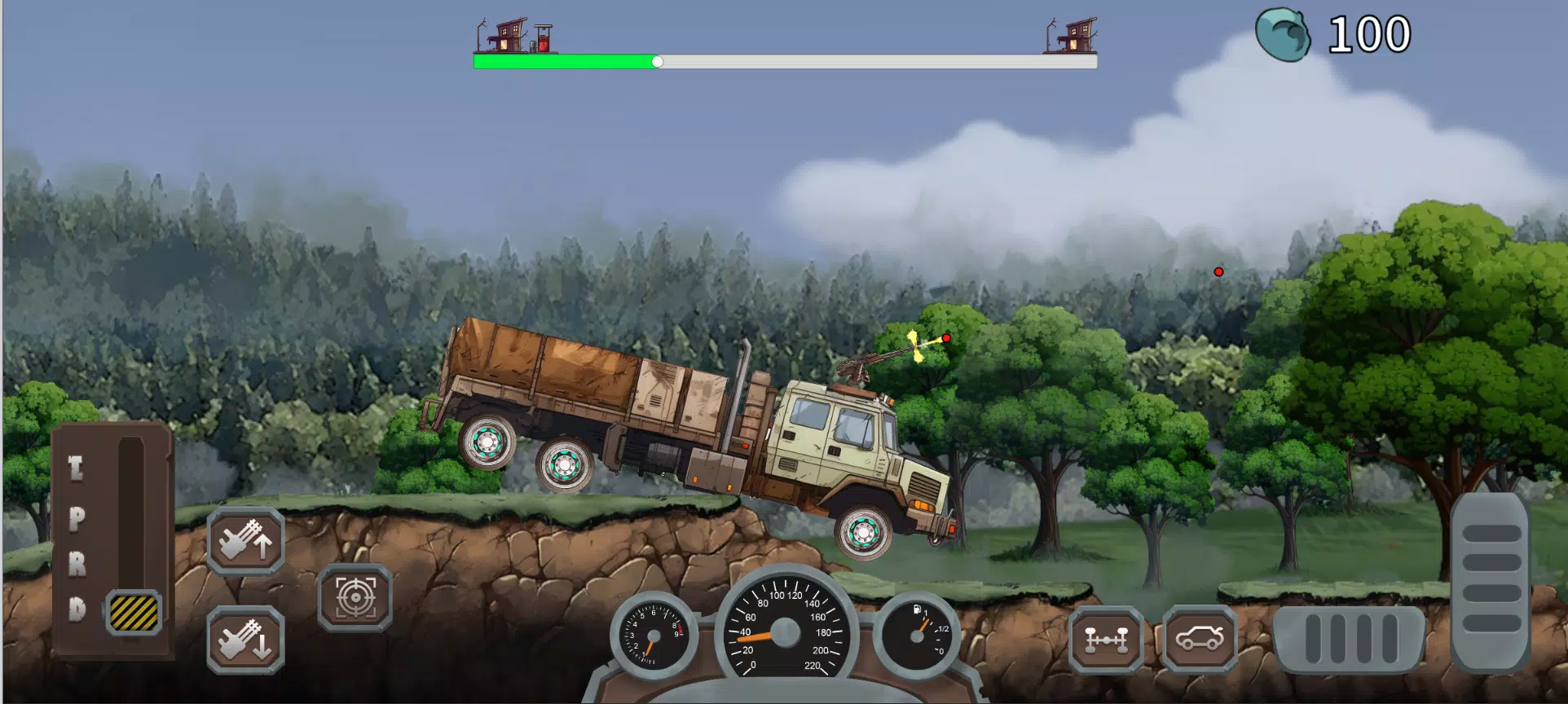Select the R position on gear lever
Image resolution: width=1568 pixels, height=704 pixels.
tap(77, 564)
